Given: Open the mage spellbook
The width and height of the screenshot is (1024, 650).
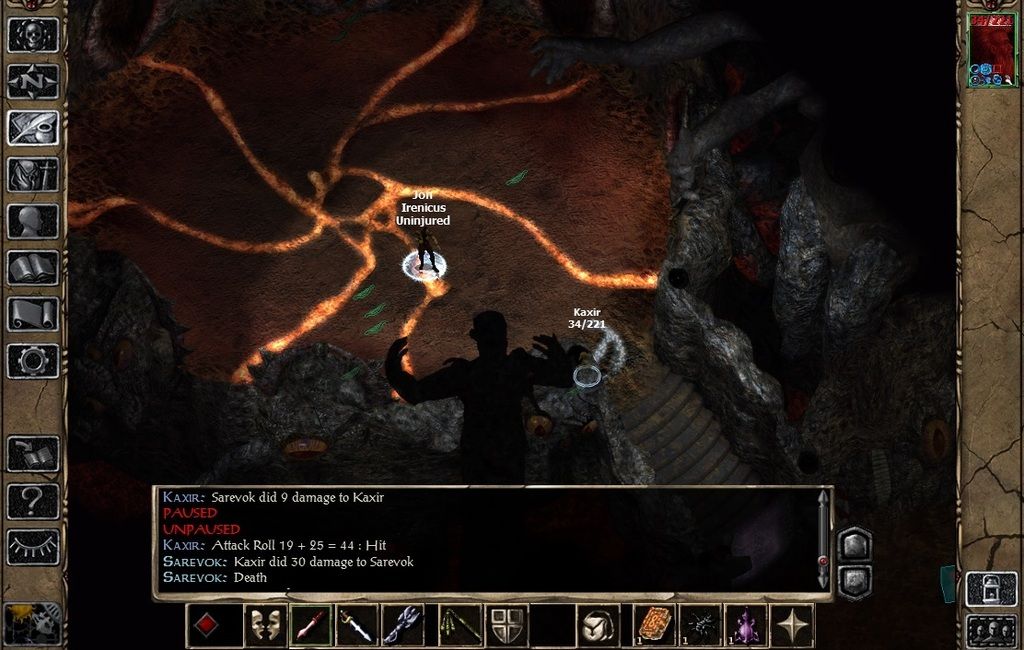Looking at the screenshot, I should pyautogui.click(x=33, y=268).
